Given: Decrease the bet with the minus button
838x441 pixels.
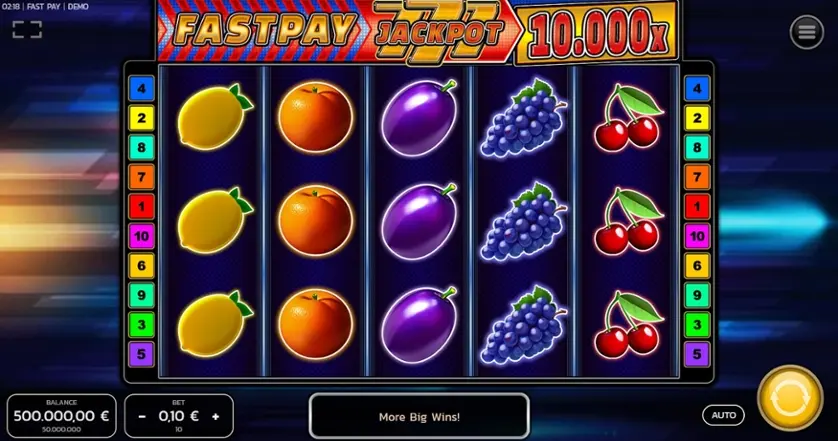Looking at the screenshot, I should pos(143,414).
